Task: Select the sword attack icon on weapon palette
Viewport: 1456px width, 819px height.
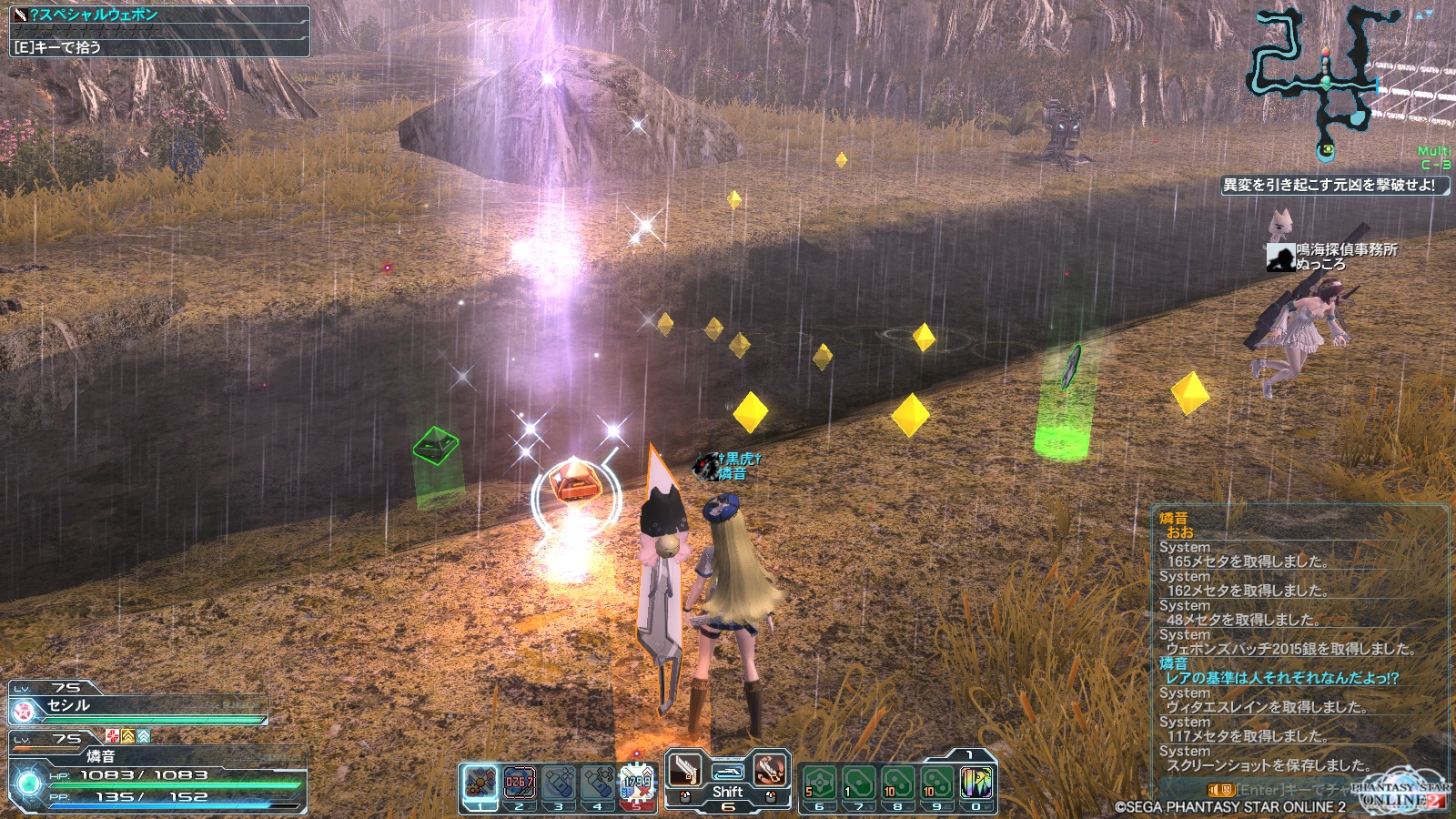Action: (x=685, y=771)
